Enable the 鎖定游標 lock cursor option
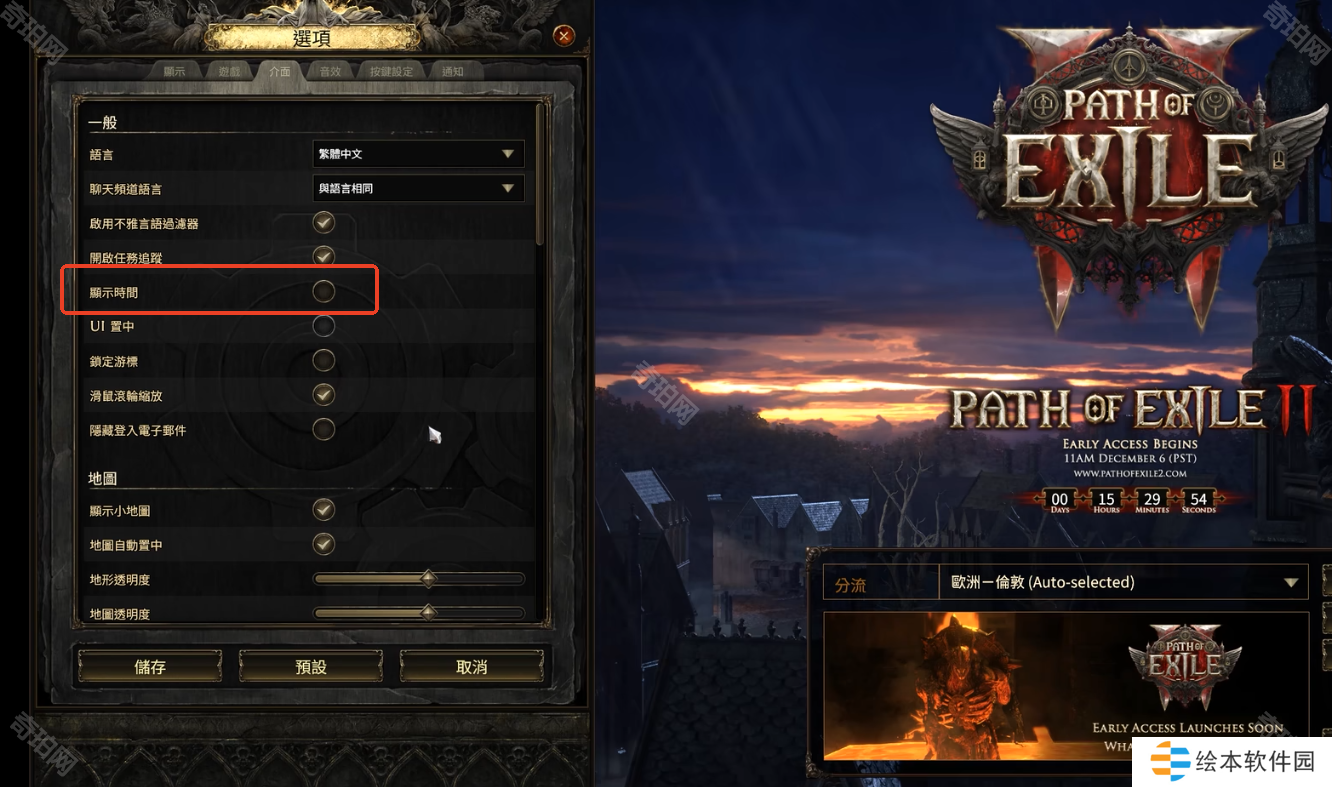The width and height of the screenshot is (1332, 787). click(323, 360)
